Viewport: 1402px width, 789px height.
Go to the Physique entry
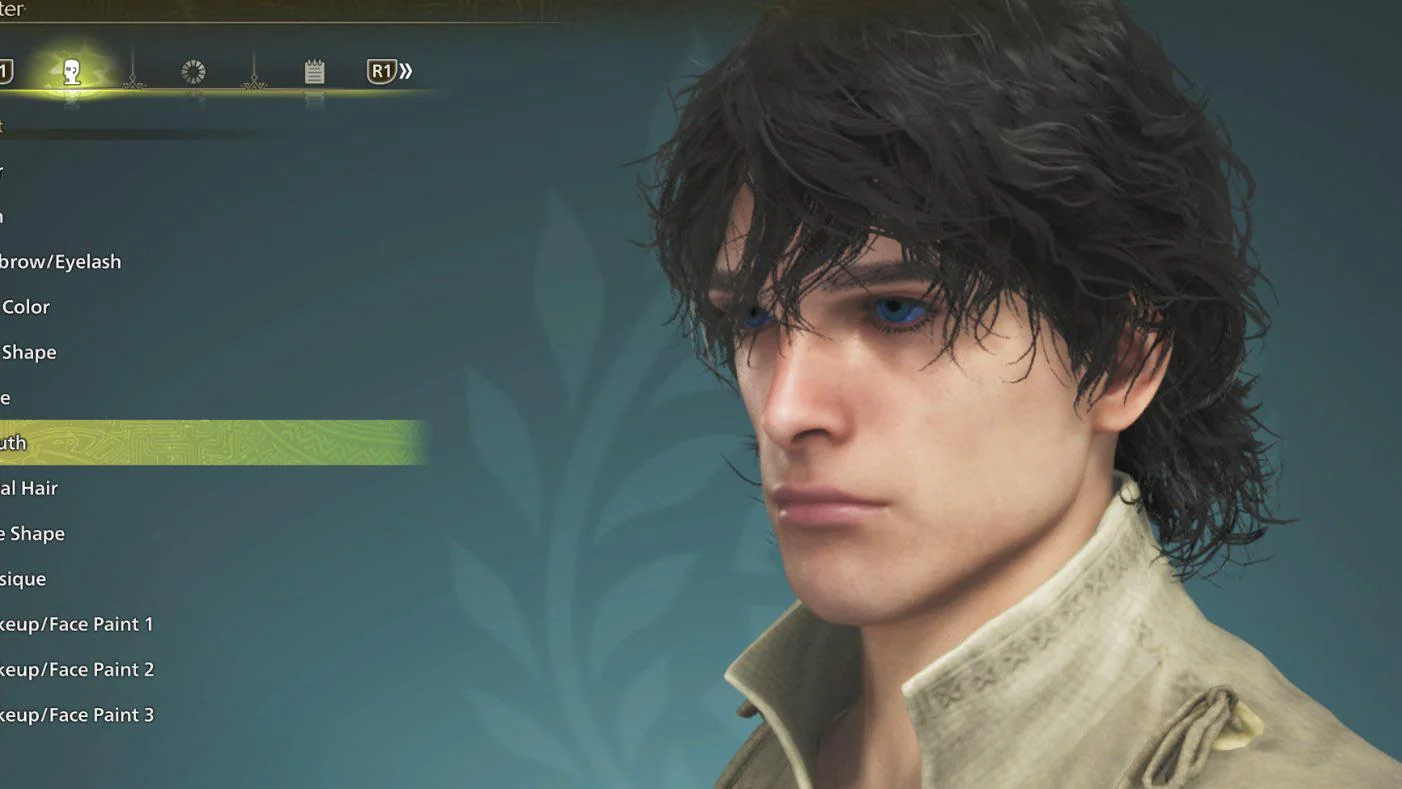point(23,579)
